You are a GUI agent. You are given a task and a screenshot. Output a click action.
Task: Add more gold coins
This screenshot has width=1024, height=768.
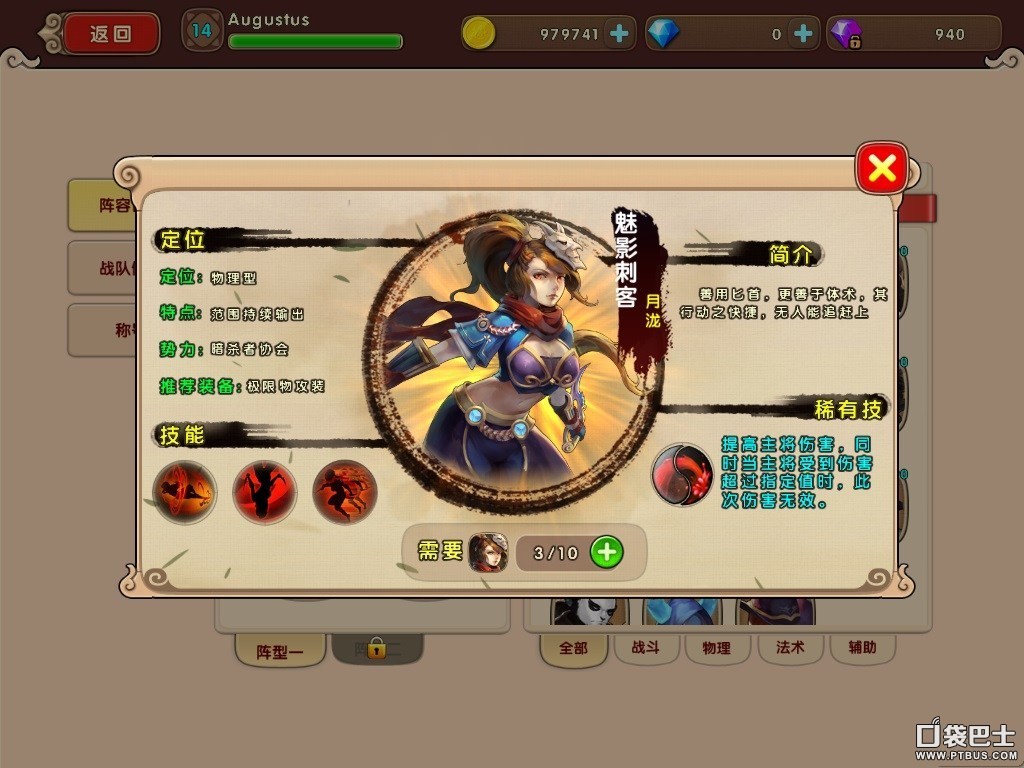point(619,34)
